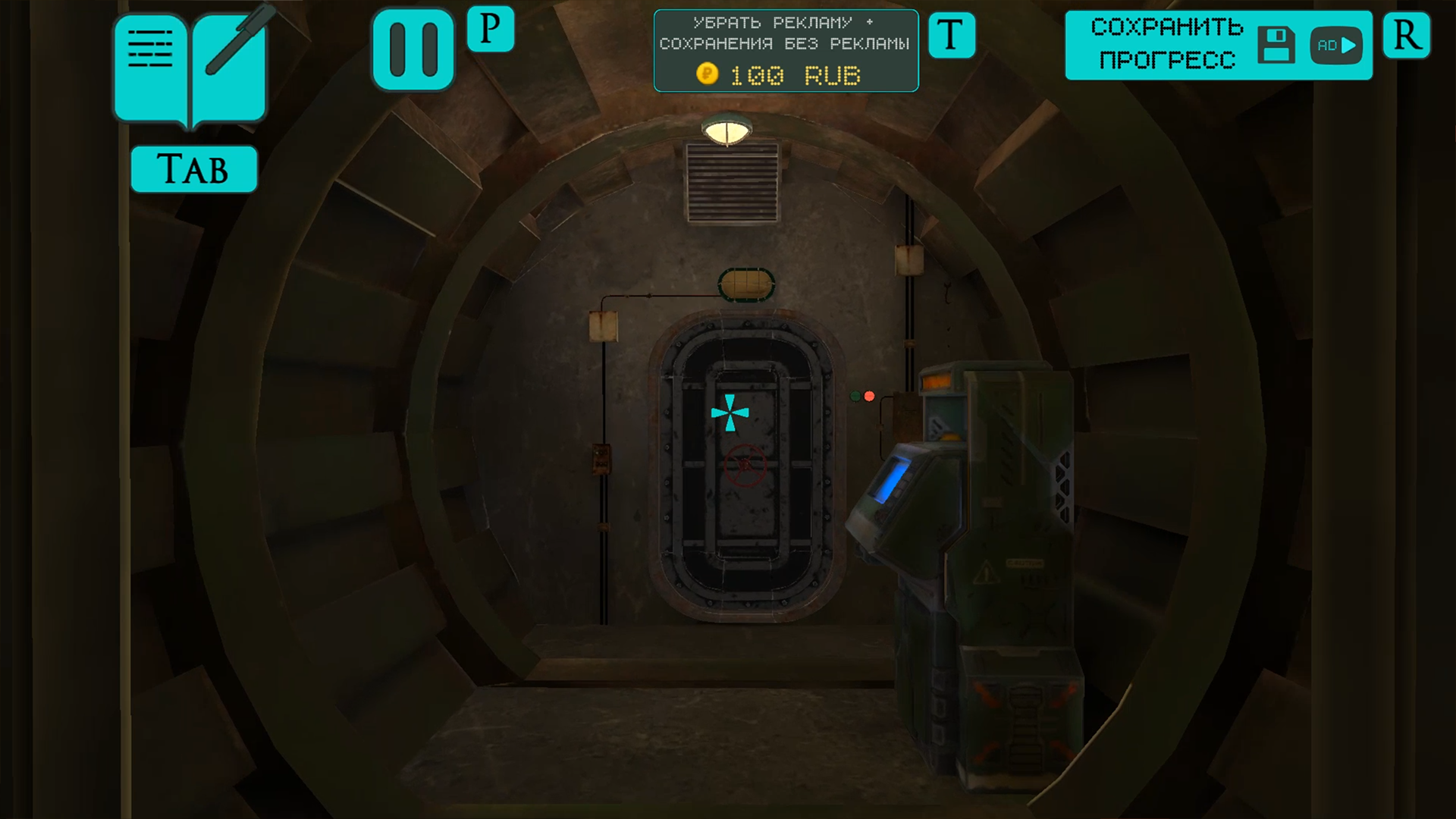Click the AD play icon to watch an ad
Screen dimensions: 1456x819
[x=1336, y=45]
